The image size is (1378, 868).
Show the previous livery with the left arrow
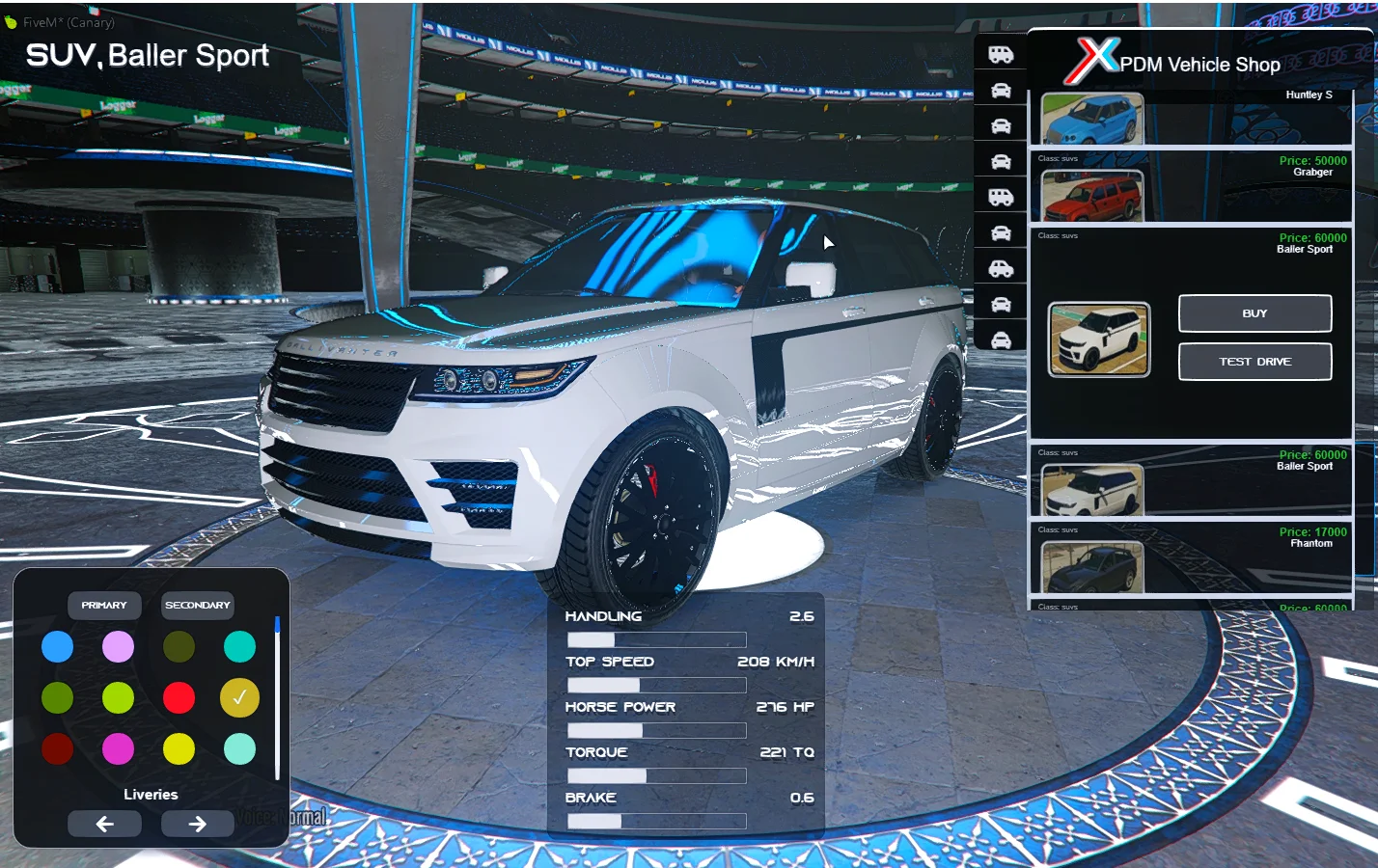(104, 824)
